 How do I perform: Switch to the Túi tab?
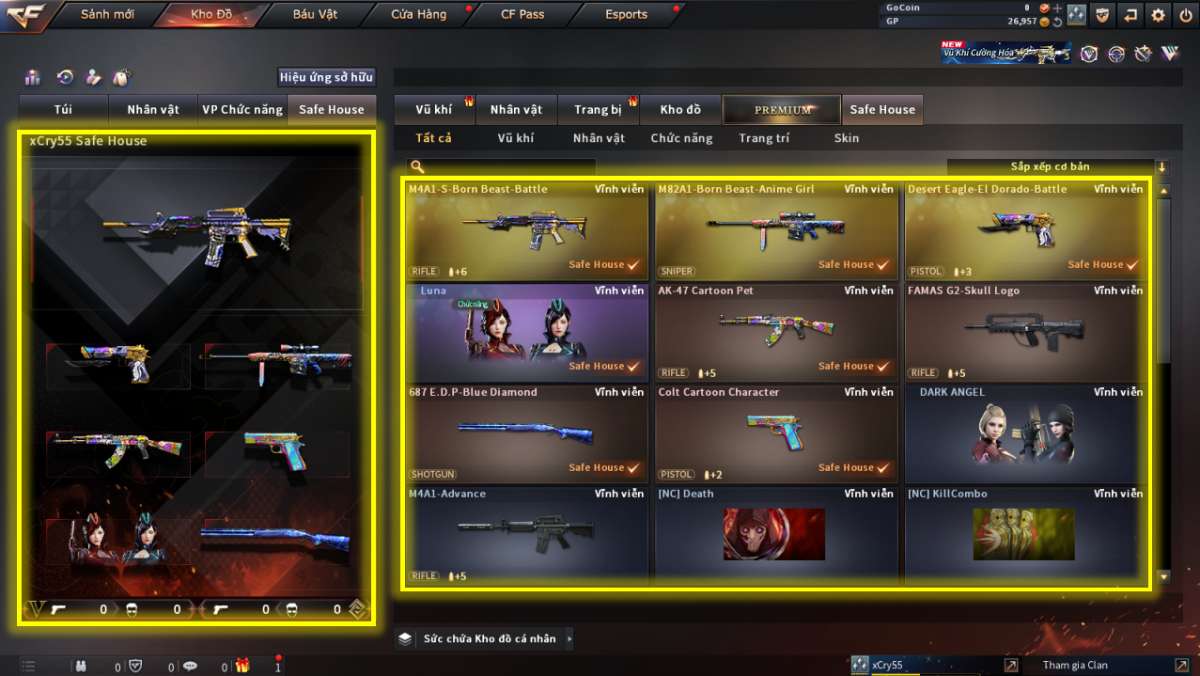point(63,110)
